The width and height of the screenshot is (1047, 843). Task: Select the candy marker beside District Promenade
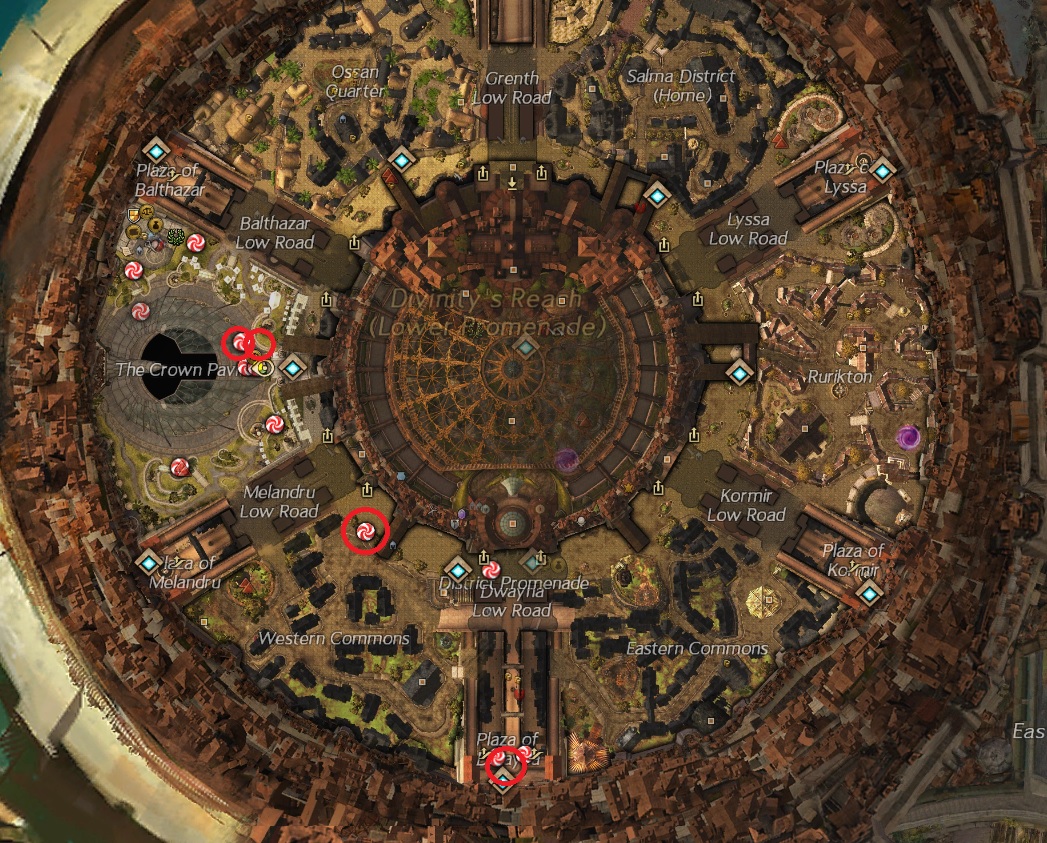click(x=489, y=570)
